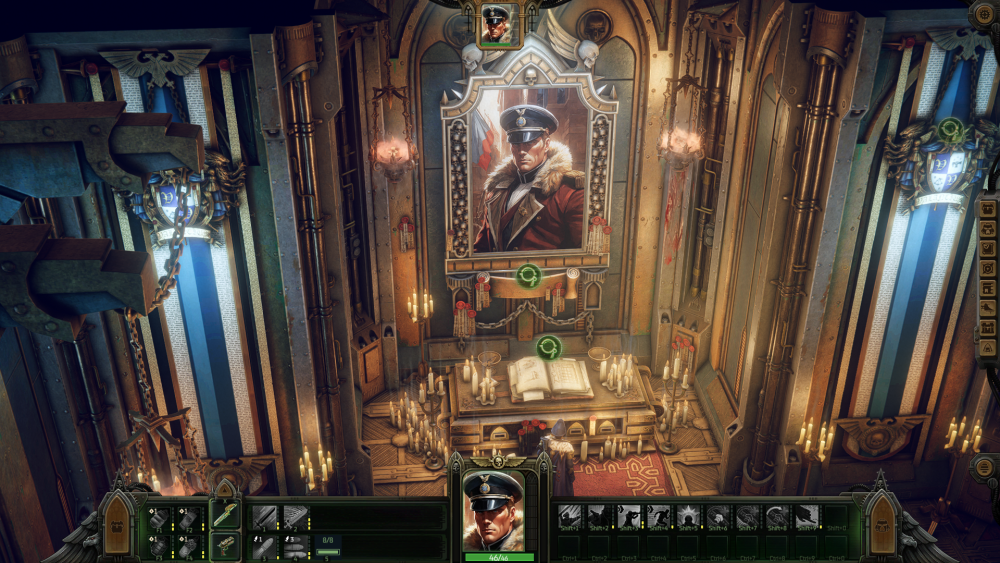This screenshot has height=563, width=1000.
Task: Use the consumable in the F1 slot
Action: (x=159, y=518)
